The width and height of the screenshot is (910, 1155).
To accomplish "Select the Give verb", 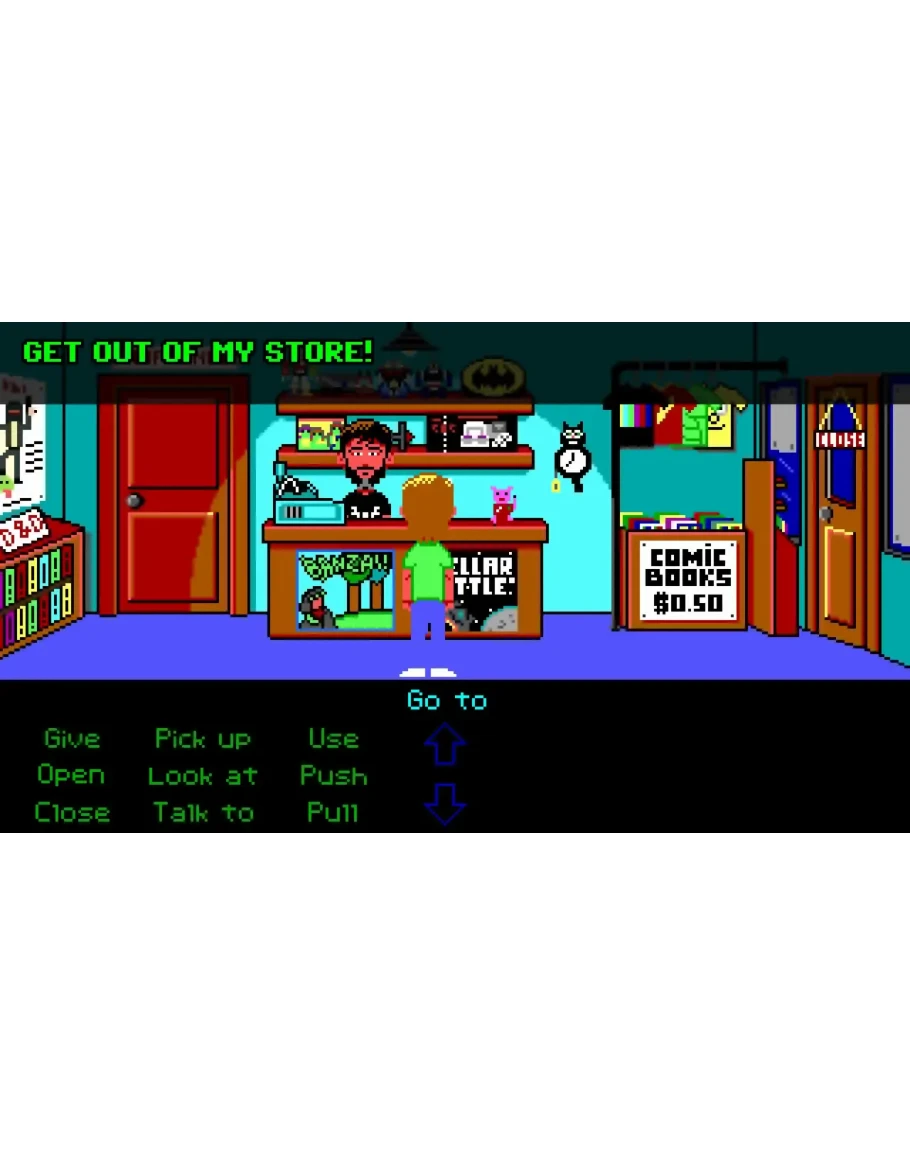I will tap(72, 739).
